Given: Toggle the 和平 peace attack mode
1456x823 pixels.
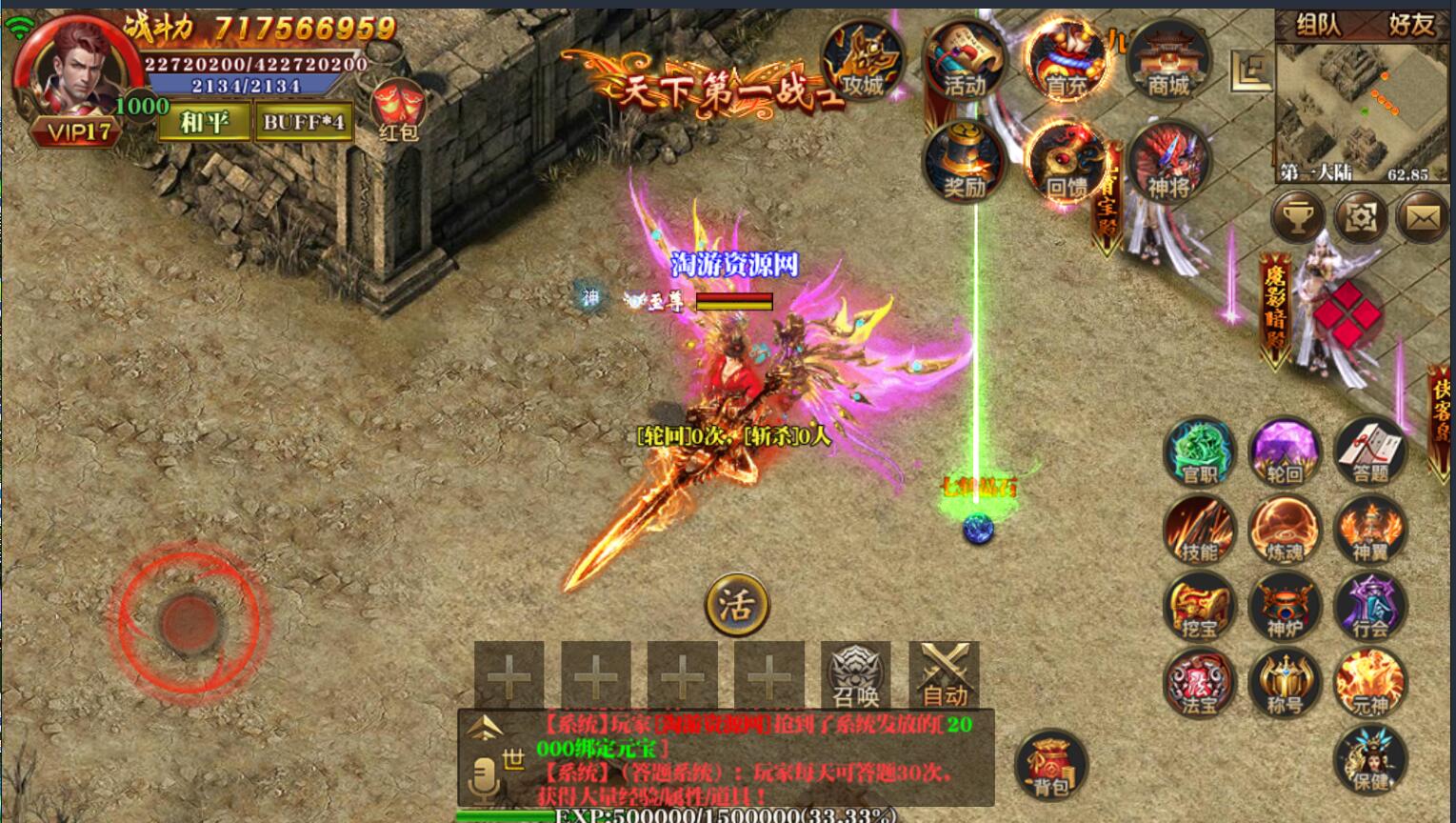Looking at the screenshot, I should pyautogui.click(x=204, y=122).
